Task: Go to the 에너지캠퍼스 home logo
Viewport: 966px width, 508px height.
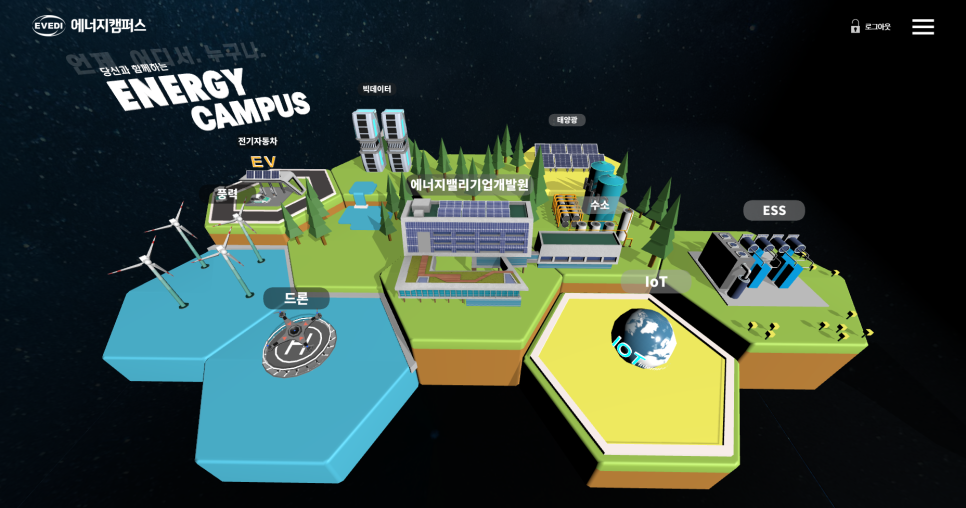Action: coord(89,26)
